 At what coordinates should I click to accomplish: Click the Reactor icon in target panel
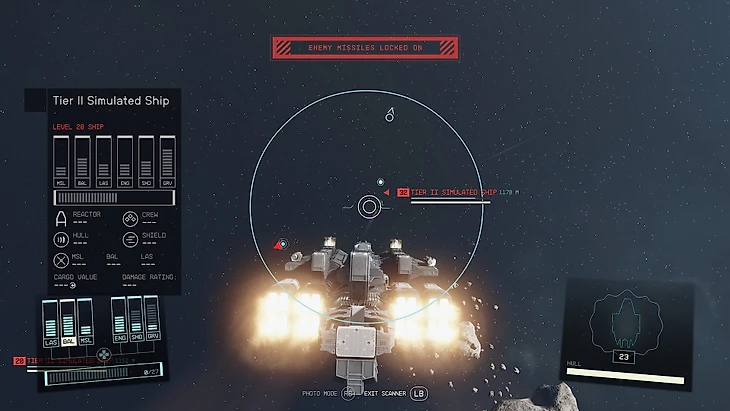coord(61,218)
